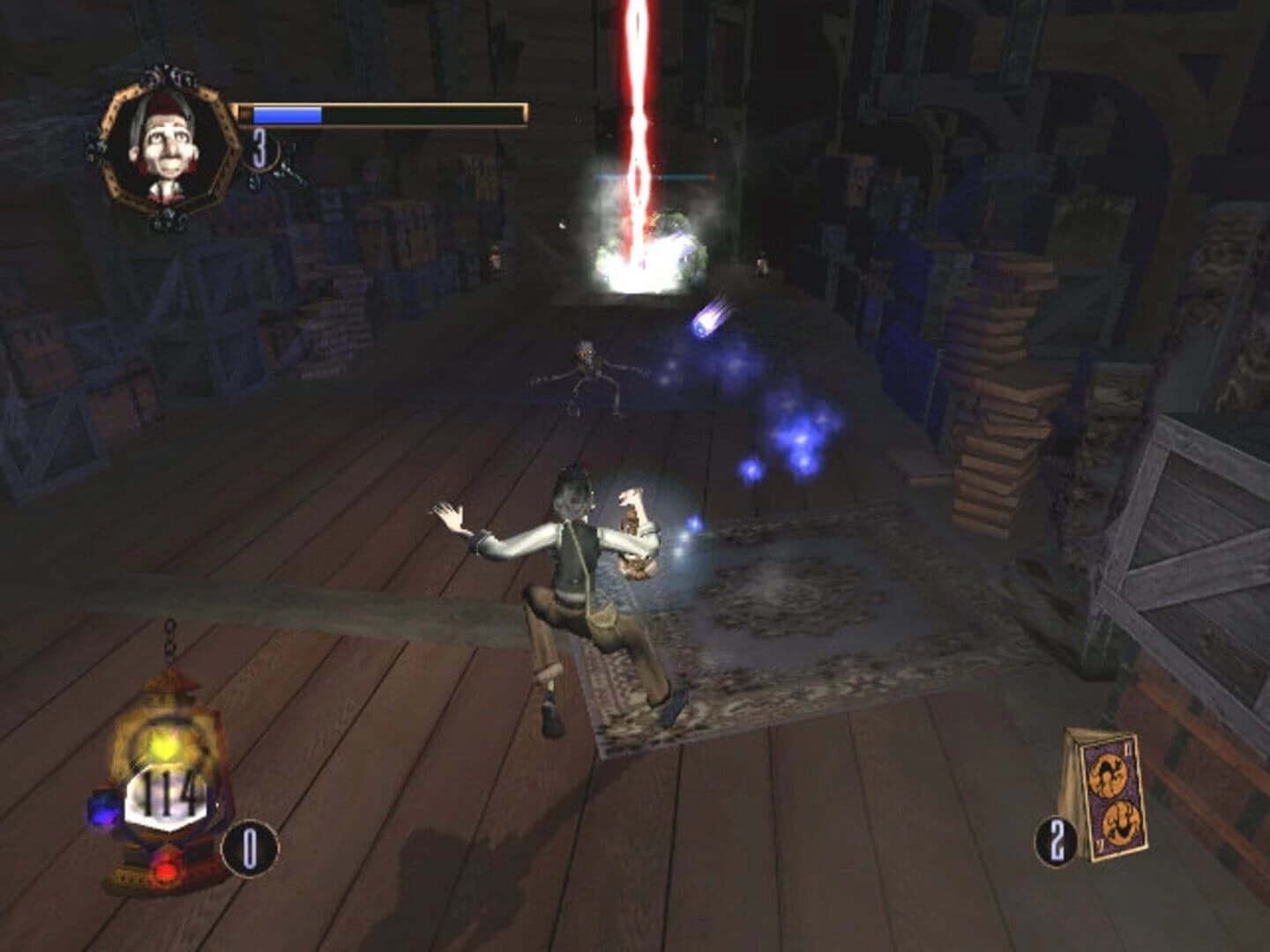Click the yellow gem on the lantern
The height and width of the screenshot is (952, 1270).
click(164, 744)
